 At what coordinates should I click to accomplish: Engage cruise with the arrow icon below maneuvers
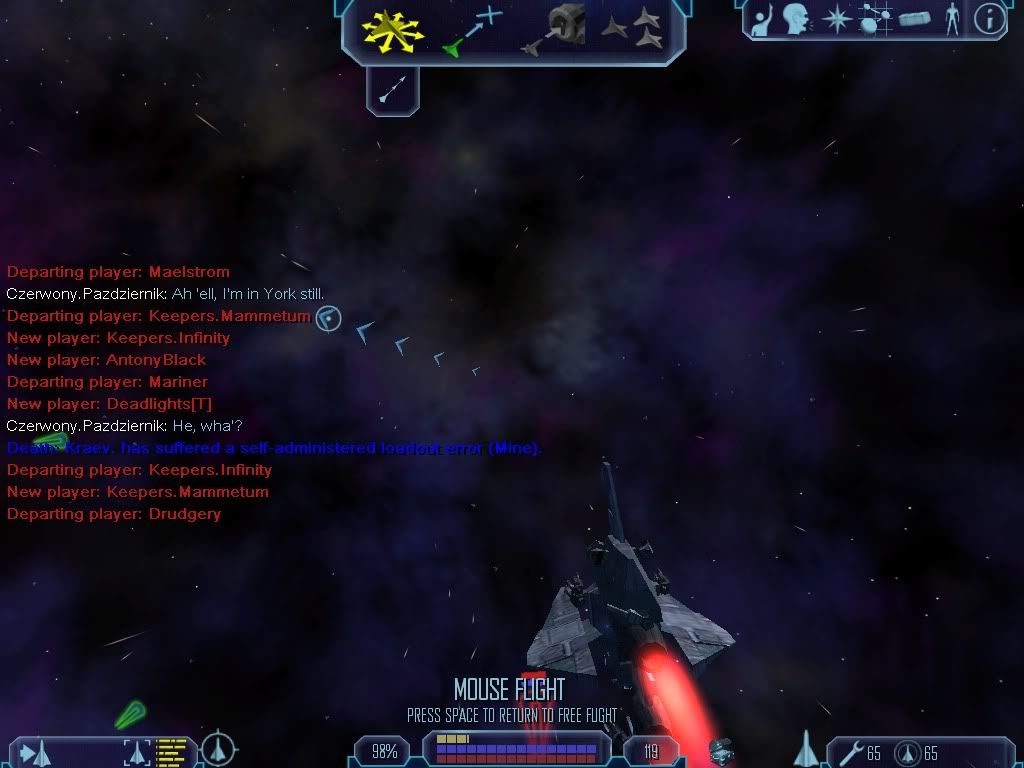point(392,92)
